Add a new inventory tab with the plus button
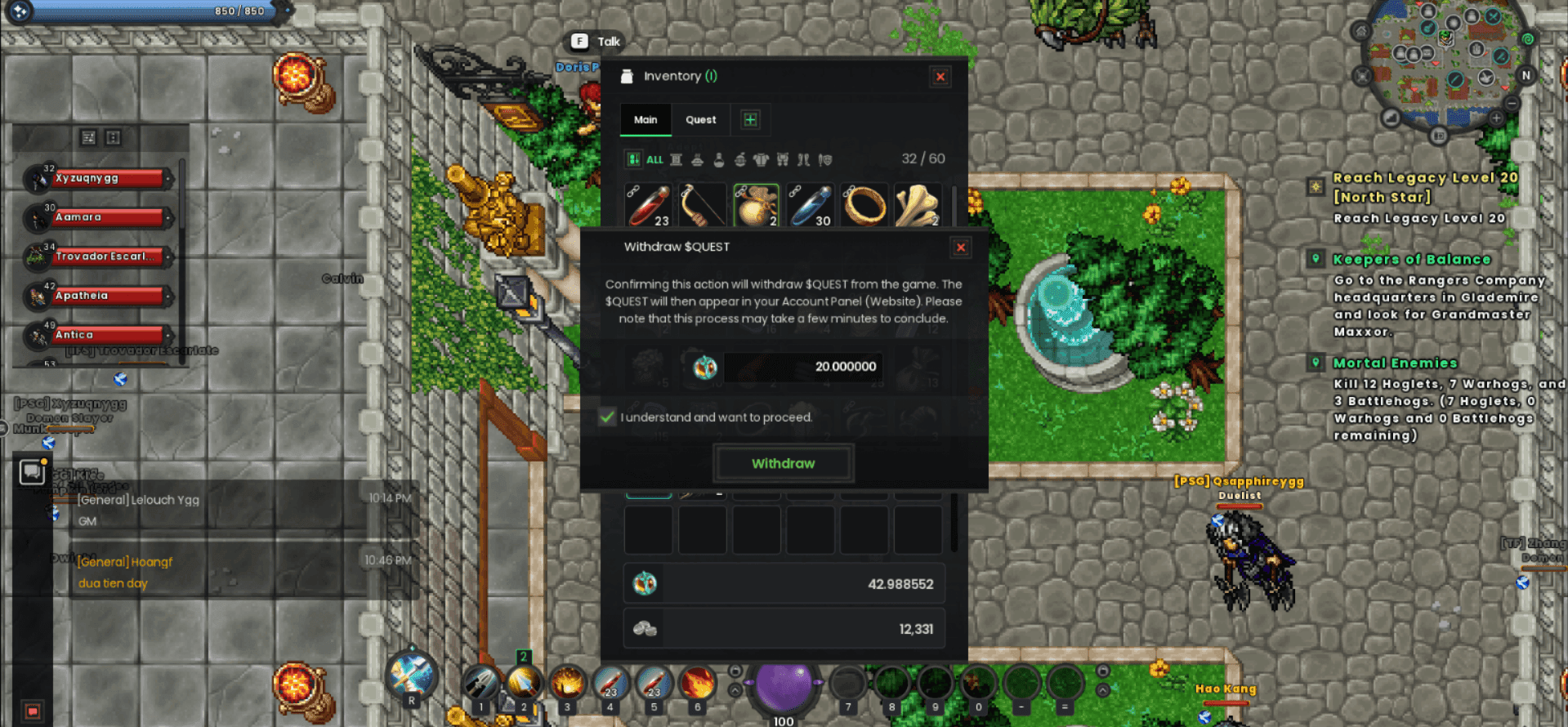 (x=750, y=120)
